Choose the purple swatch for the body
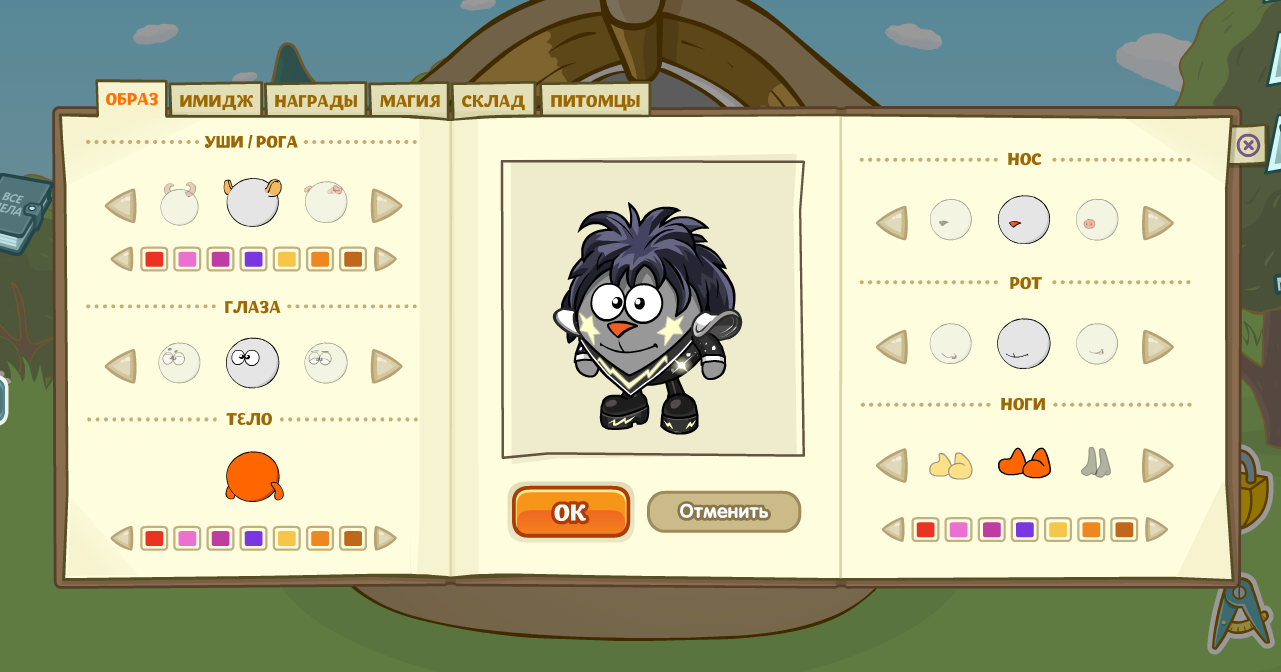This screenshot has height=672, width=1281. tap(253, 539)
